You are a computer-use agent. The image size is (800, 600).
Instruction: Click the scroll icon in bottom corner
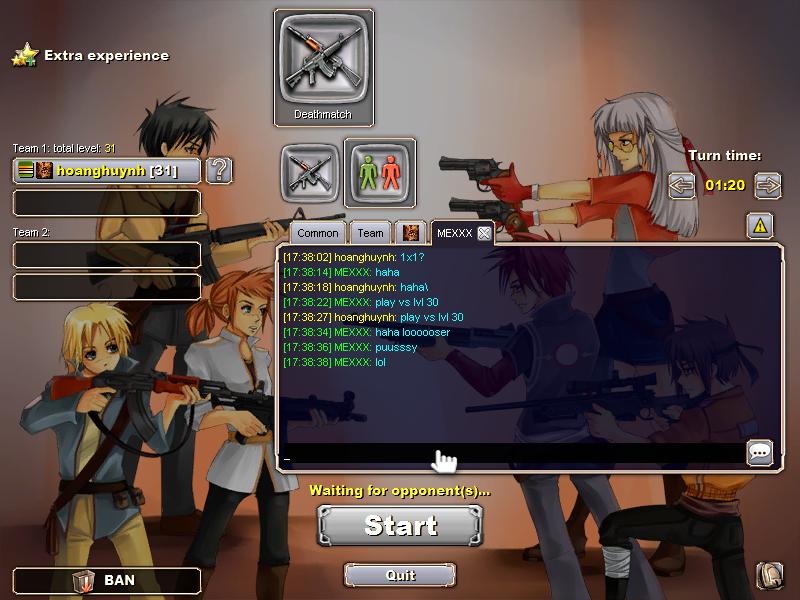tap(769, 575)
